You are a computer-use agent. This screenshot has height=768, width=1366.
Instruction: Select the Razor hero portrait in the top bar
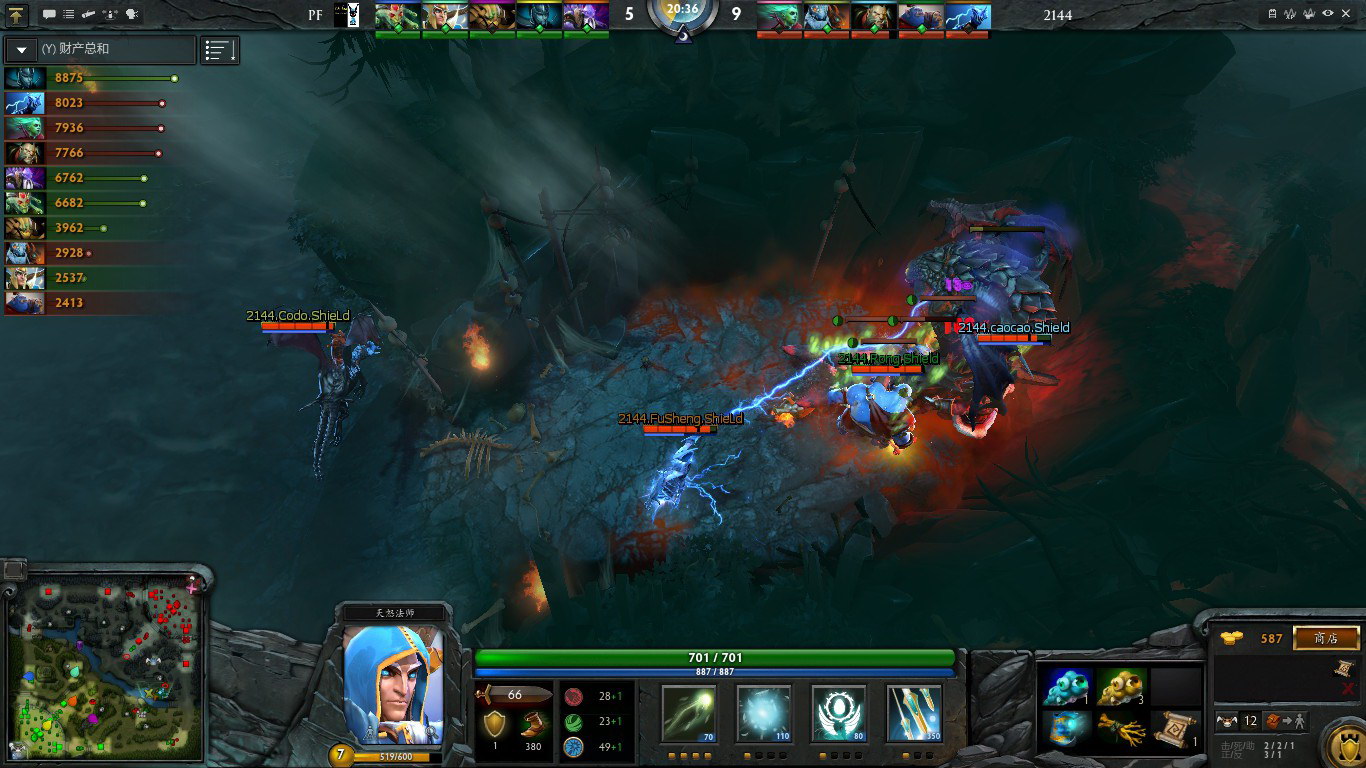[x=968, y=16]
